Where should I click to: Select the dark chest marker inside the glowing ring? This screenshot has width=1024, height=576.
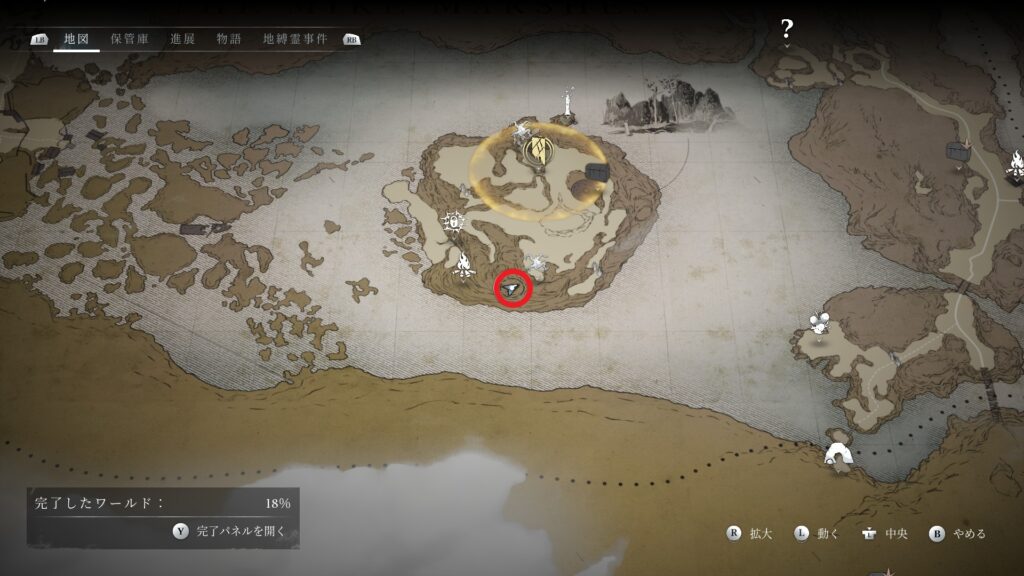click(x=598, y=172)
